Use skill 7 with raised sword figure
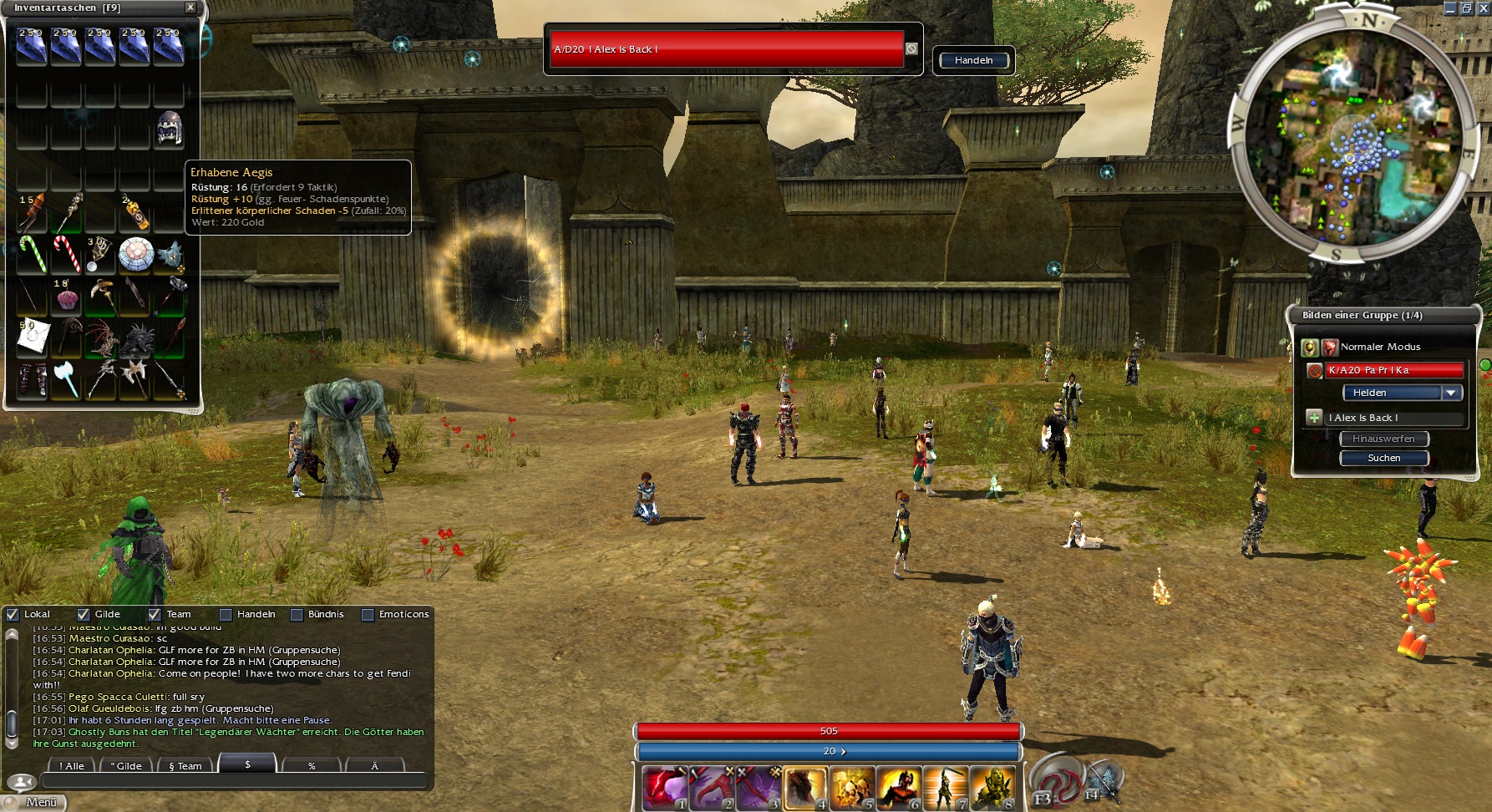The width and height of the screenshot is (1492, 812). click(945, 788)
